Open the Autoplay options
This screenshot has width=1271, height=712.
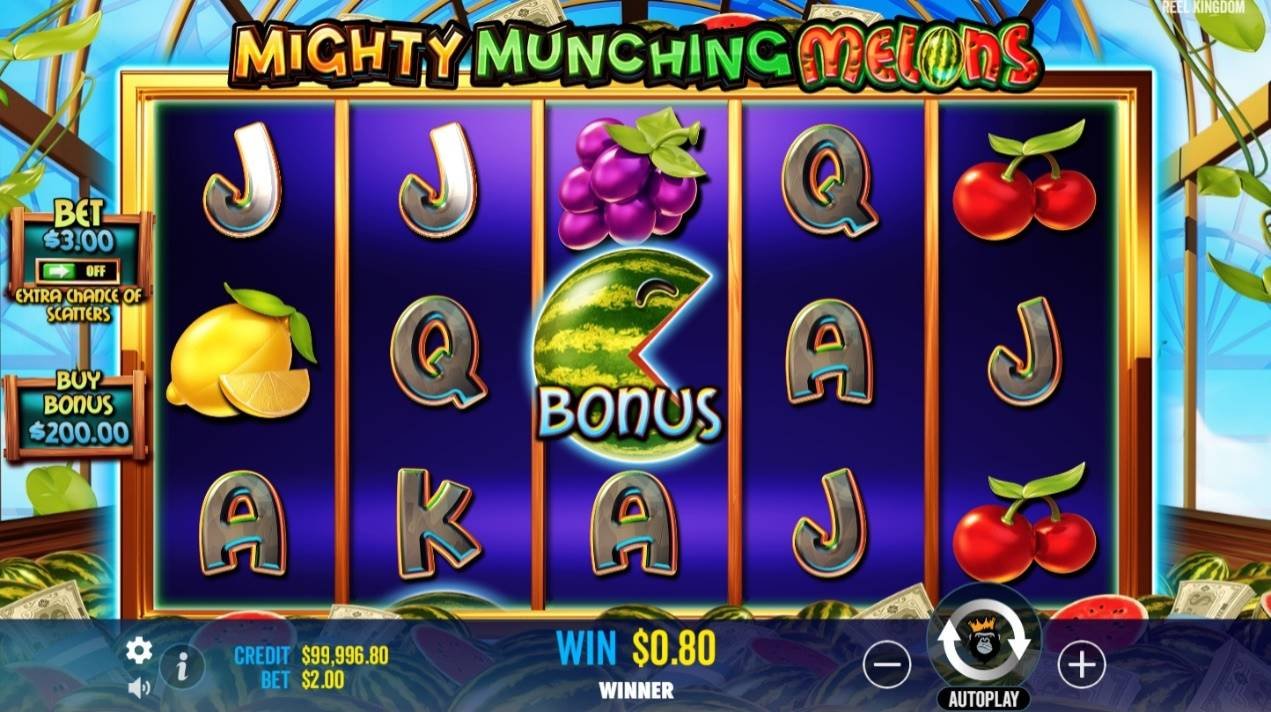coord(984,697)
